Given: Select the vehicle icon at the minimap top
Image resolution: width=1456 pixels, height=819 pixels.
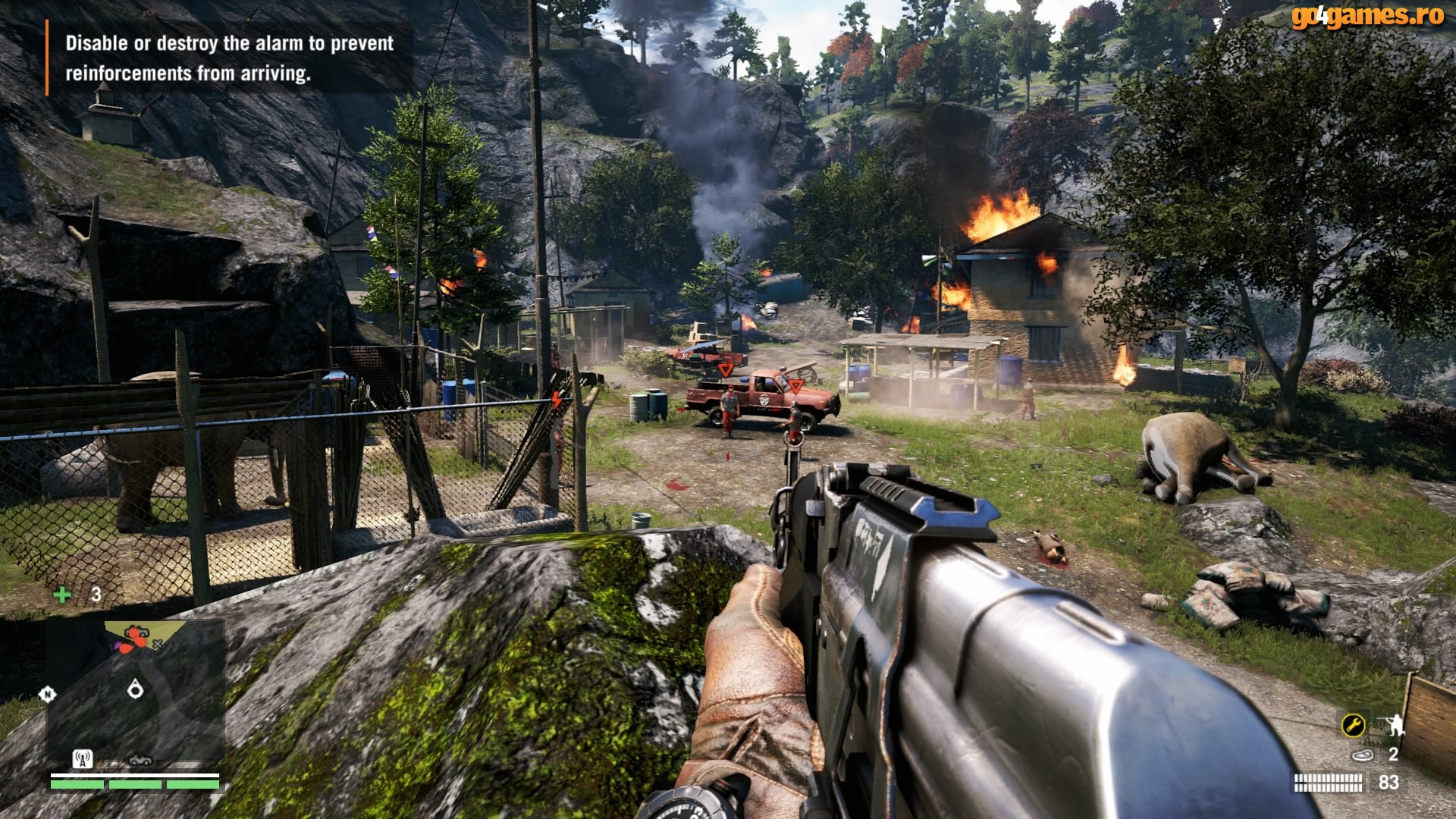Looking at the screenshot, I should 138,631.
